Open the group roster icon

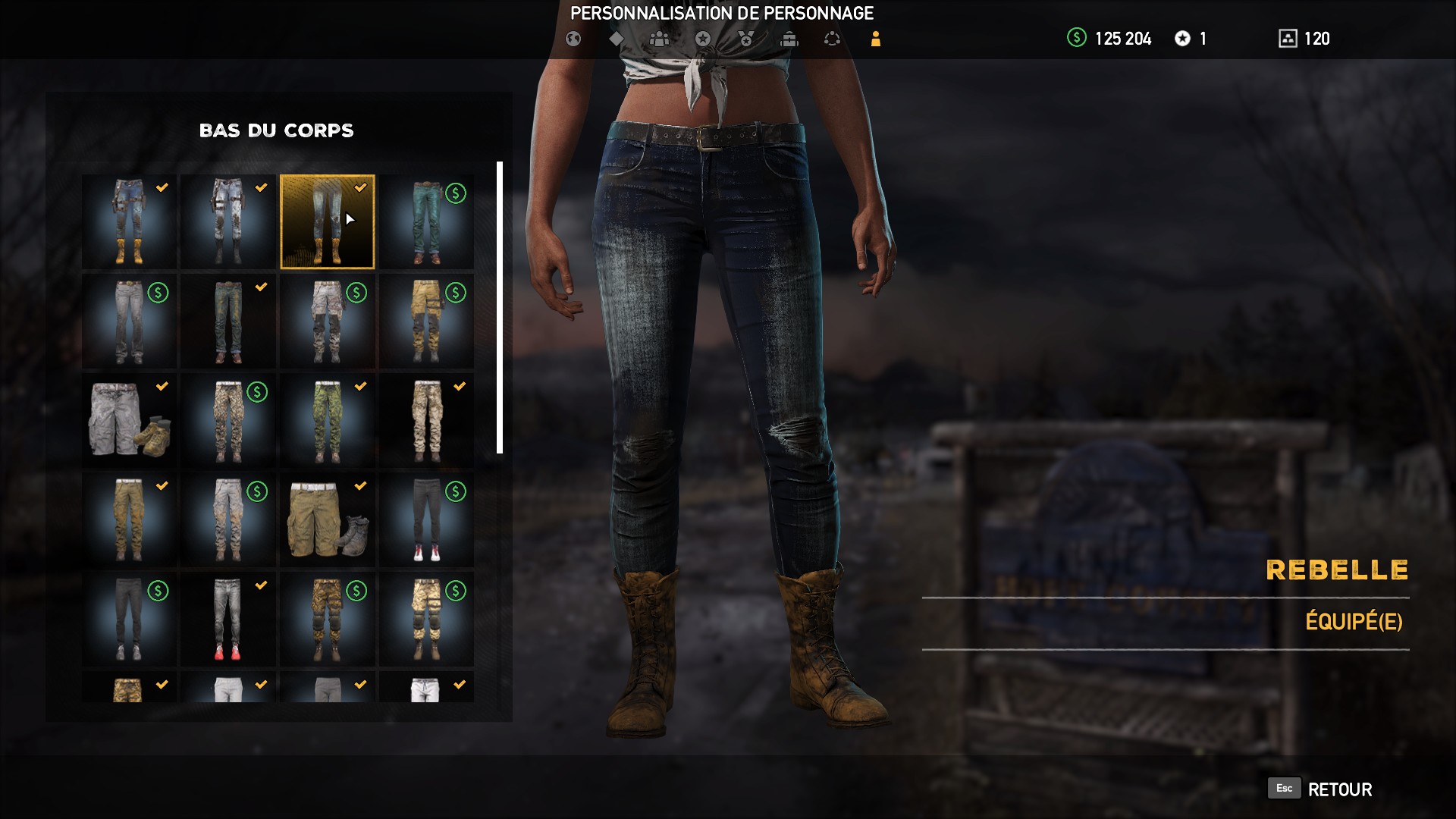click(660, 38)
